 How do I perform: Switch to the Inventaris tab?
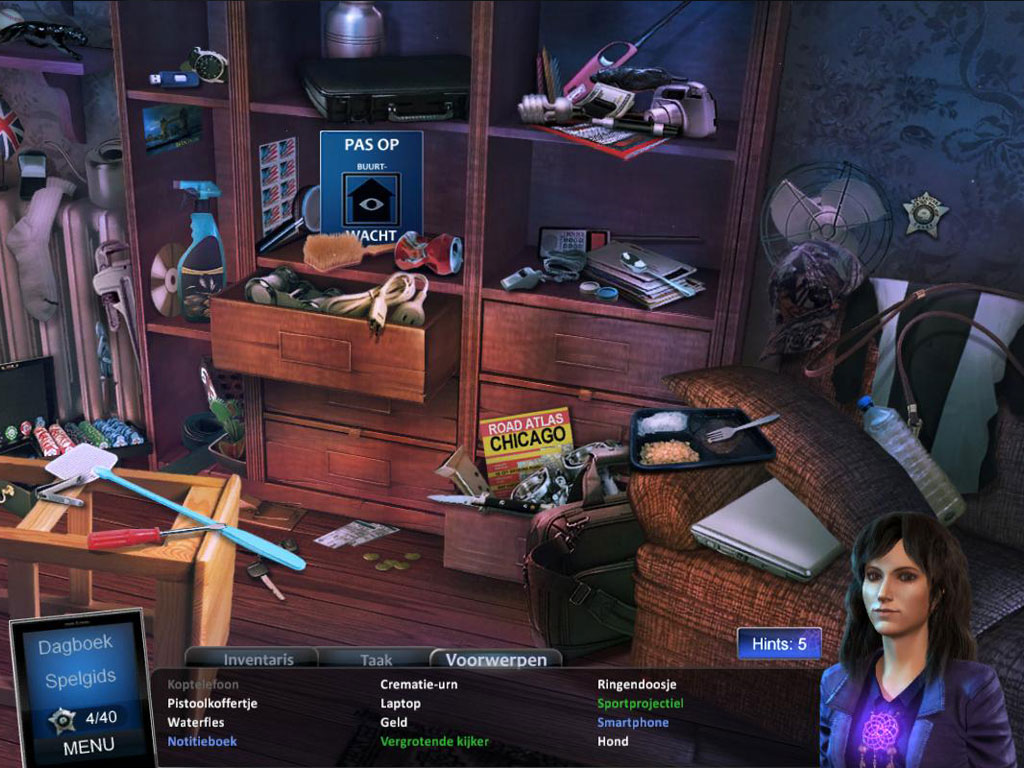tap(258, 659)
